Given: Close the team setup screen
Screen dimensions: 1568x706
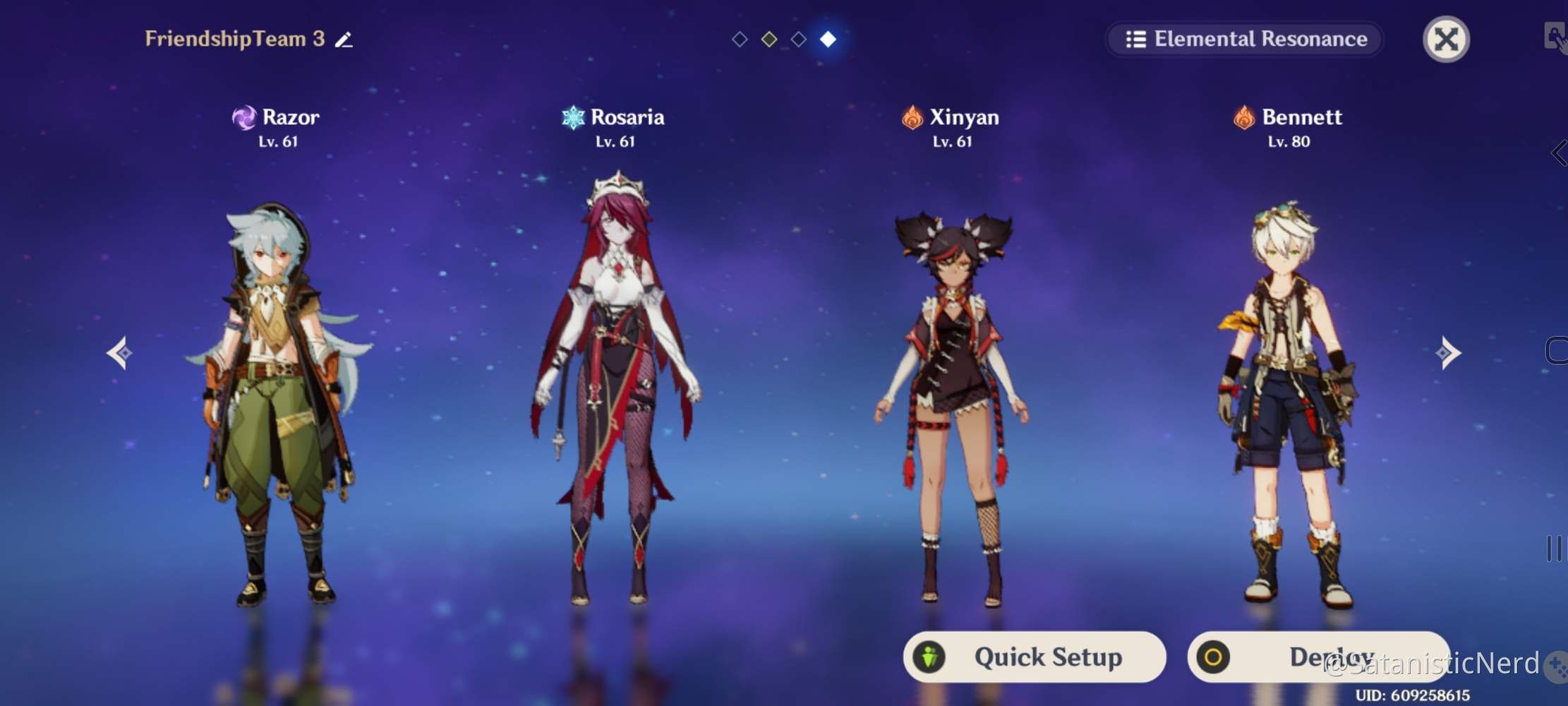Looking at the screenshot, I should 1447,40.
